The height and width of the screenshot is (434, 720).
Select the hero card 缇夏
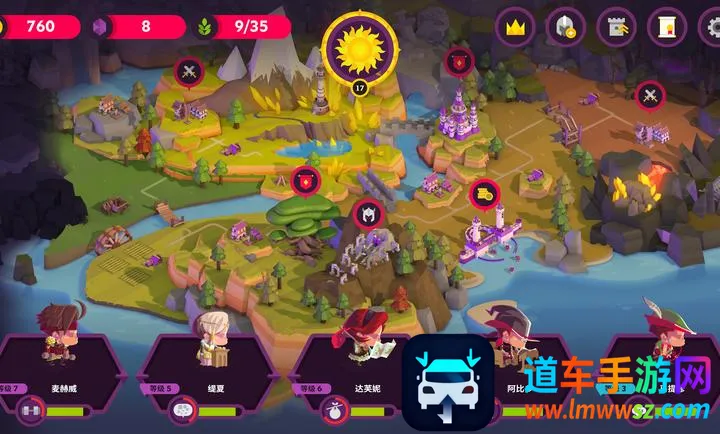(x=208, y=371)
